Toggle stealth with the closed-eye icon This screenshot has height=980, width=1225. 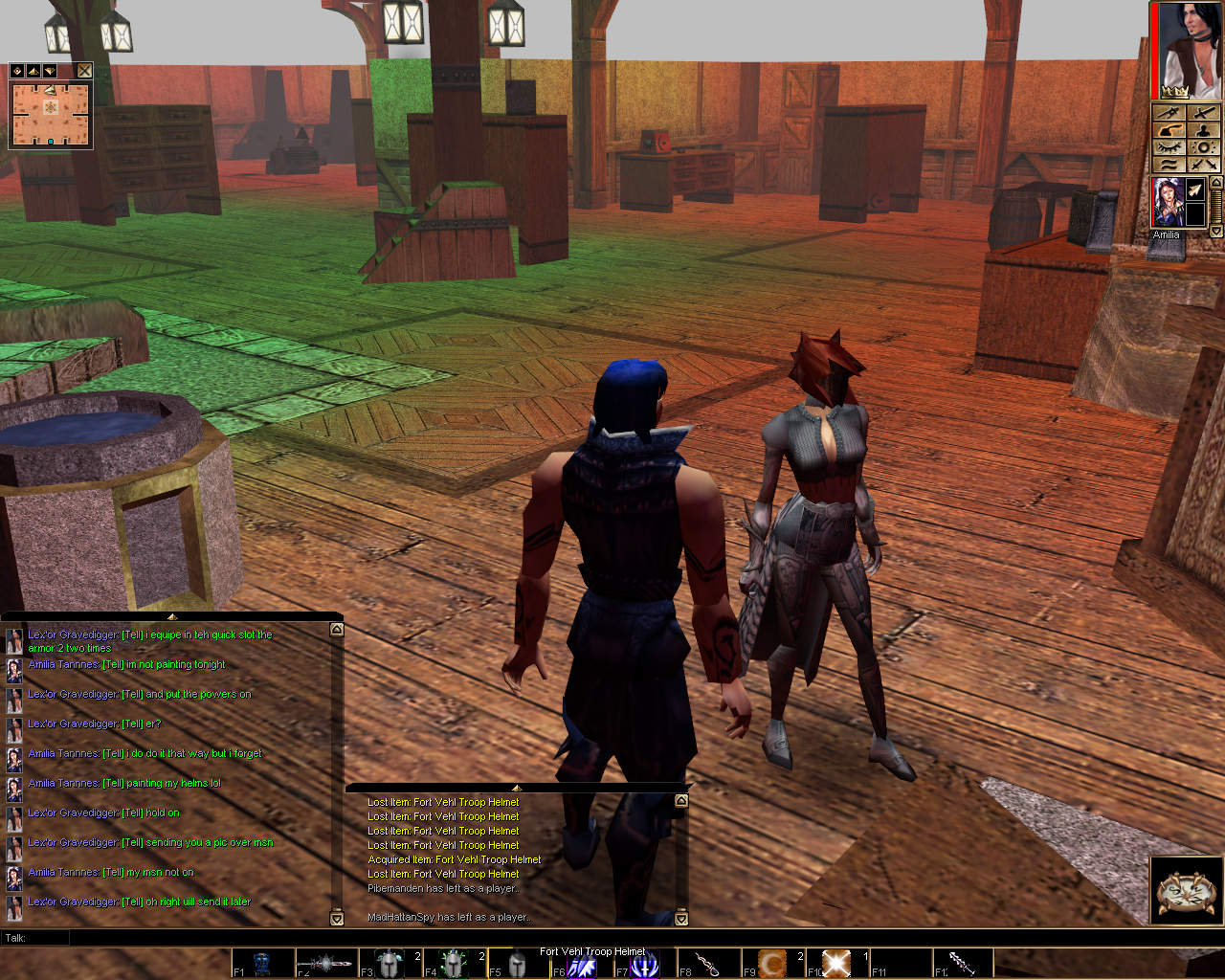[1171, 147]
